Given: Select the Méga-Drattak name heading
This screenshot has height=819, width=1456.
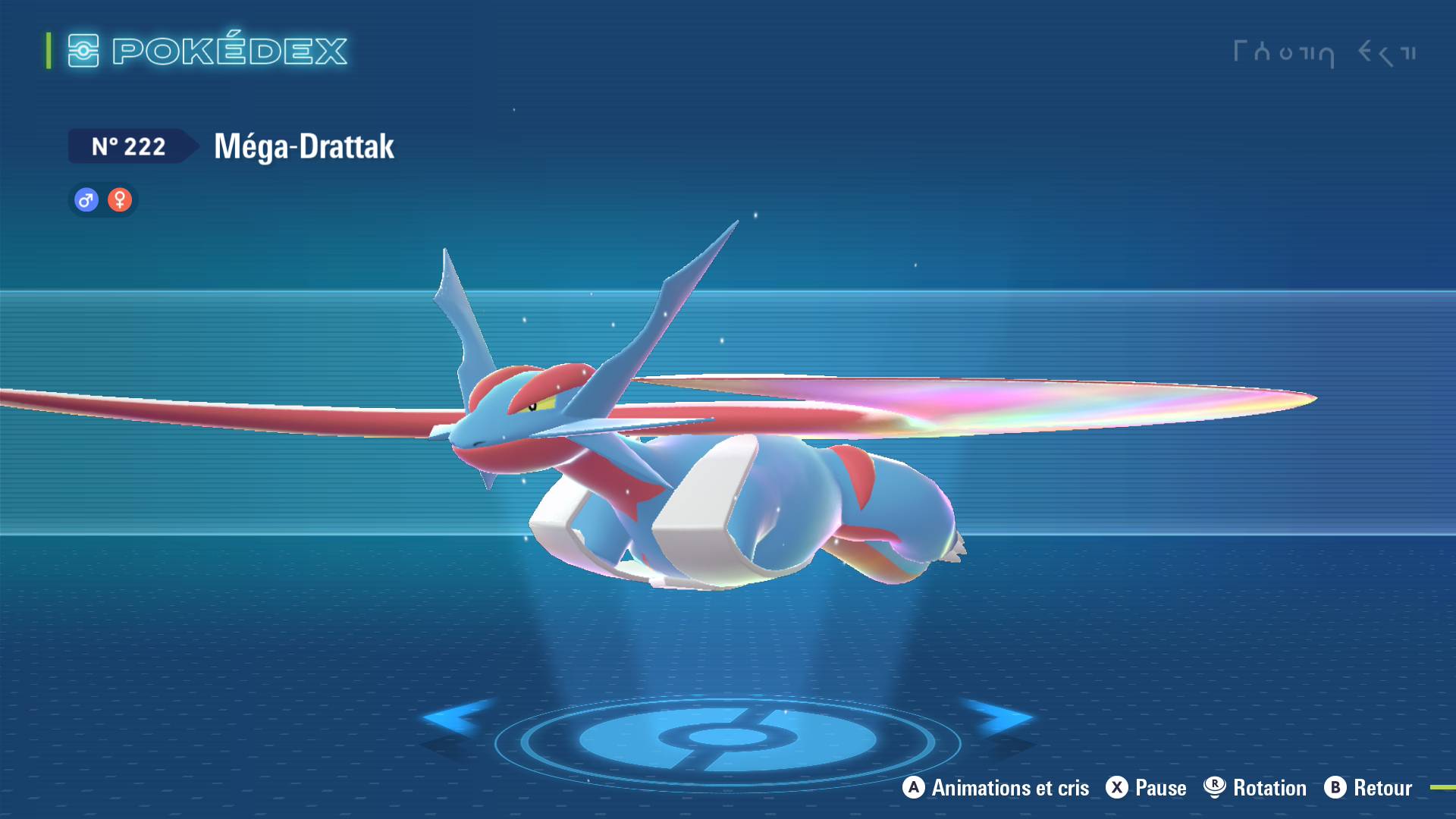Looking at the screenshot, I should 302,146.
